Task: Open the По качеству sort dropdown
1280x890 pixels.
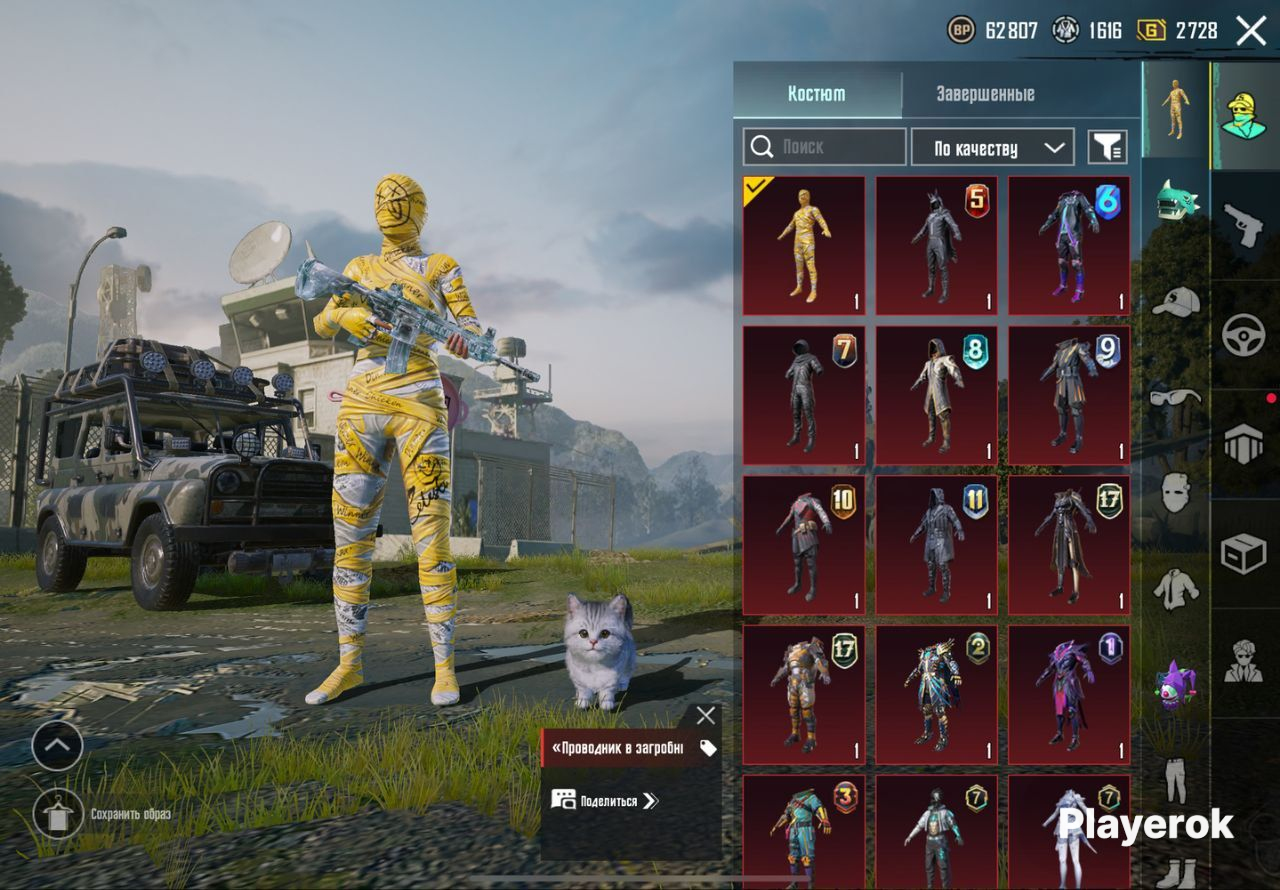Action: tap(992, 148)
